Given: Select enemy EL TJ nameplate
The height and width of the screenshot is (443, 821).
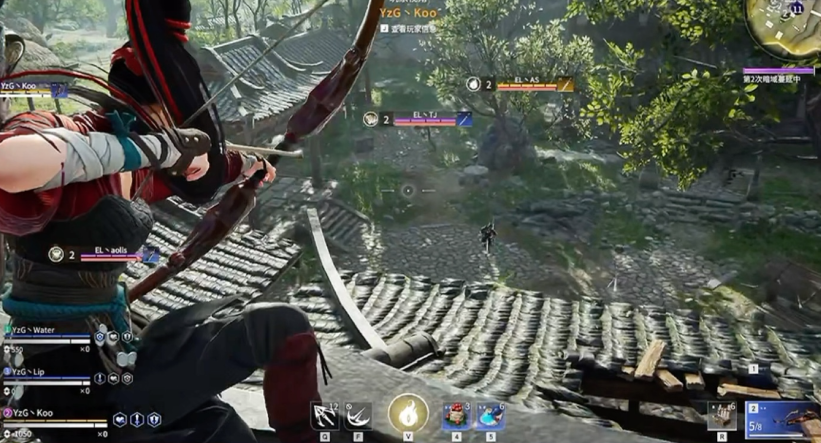Looking at the screenshot, I should [418, 119].
